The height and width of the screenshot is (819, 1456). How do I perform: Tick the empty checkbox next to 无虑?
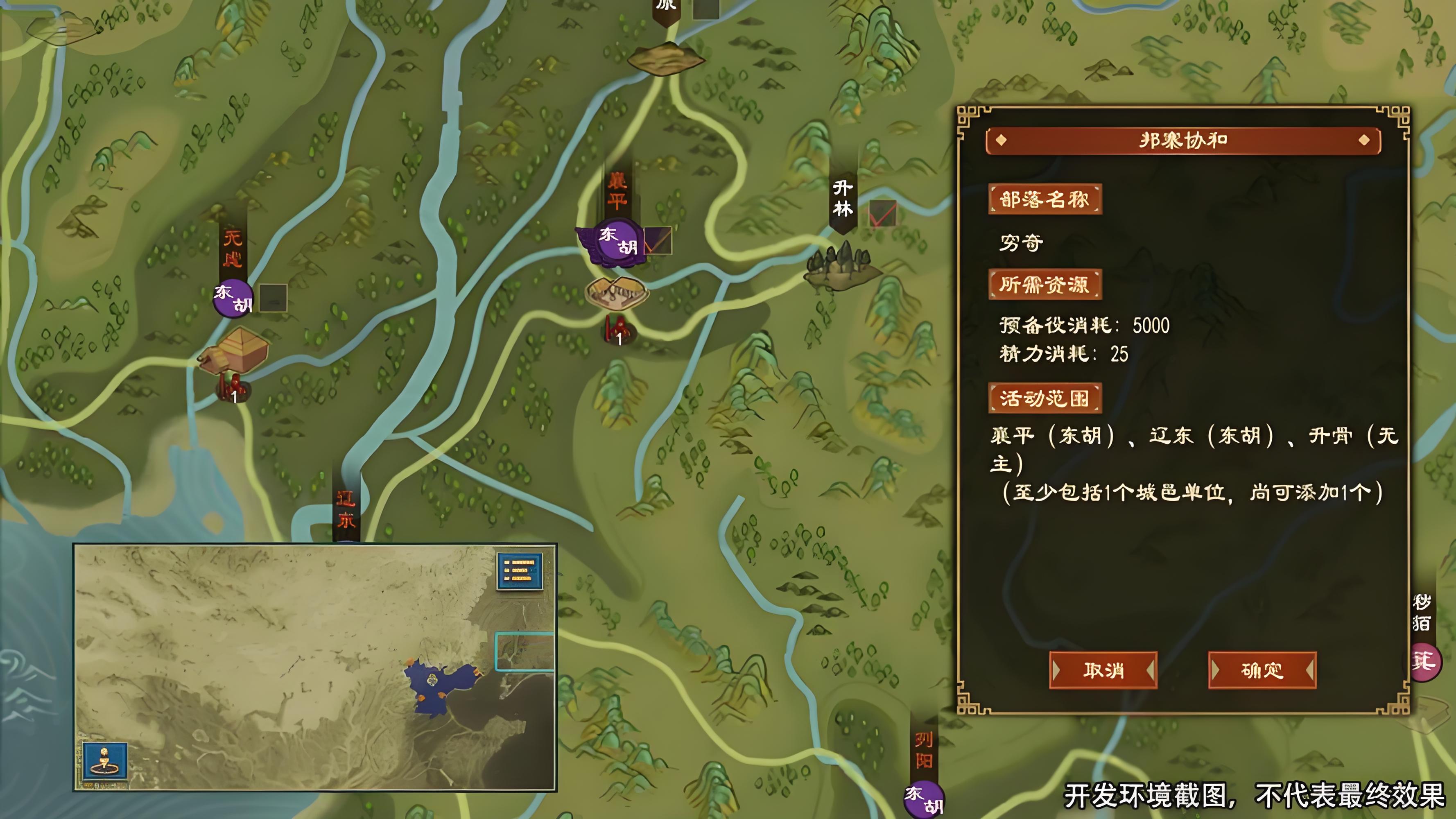pyautogui.click(x=273, y=298)
